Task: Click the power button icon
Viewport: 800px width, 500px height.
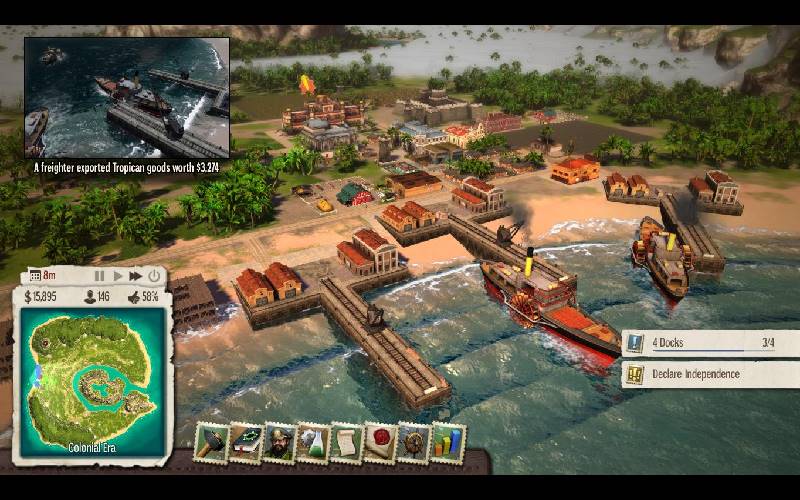Action: [154, 275]
